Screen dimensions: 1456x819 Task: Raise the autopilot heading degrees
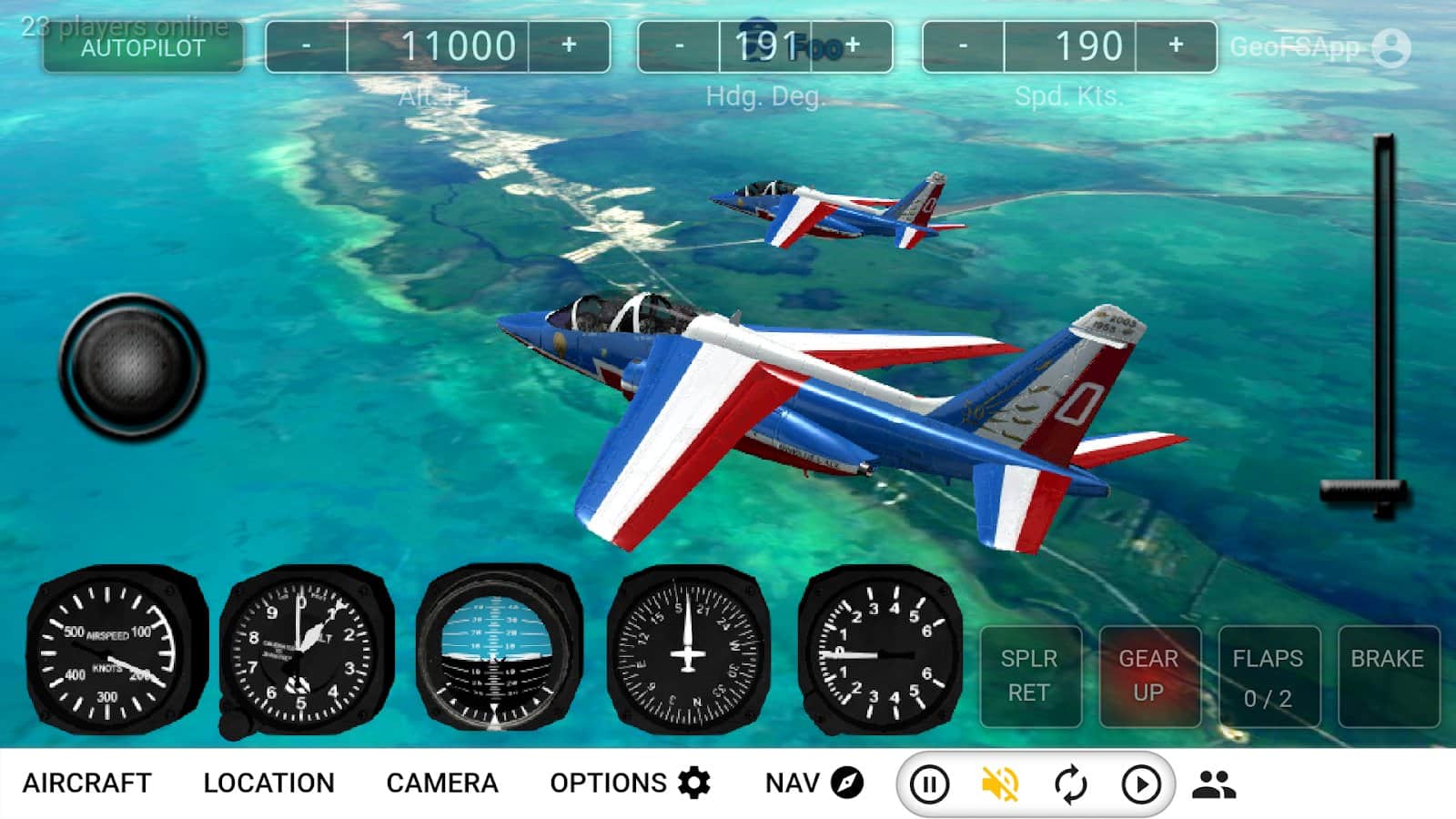point(853,45)
